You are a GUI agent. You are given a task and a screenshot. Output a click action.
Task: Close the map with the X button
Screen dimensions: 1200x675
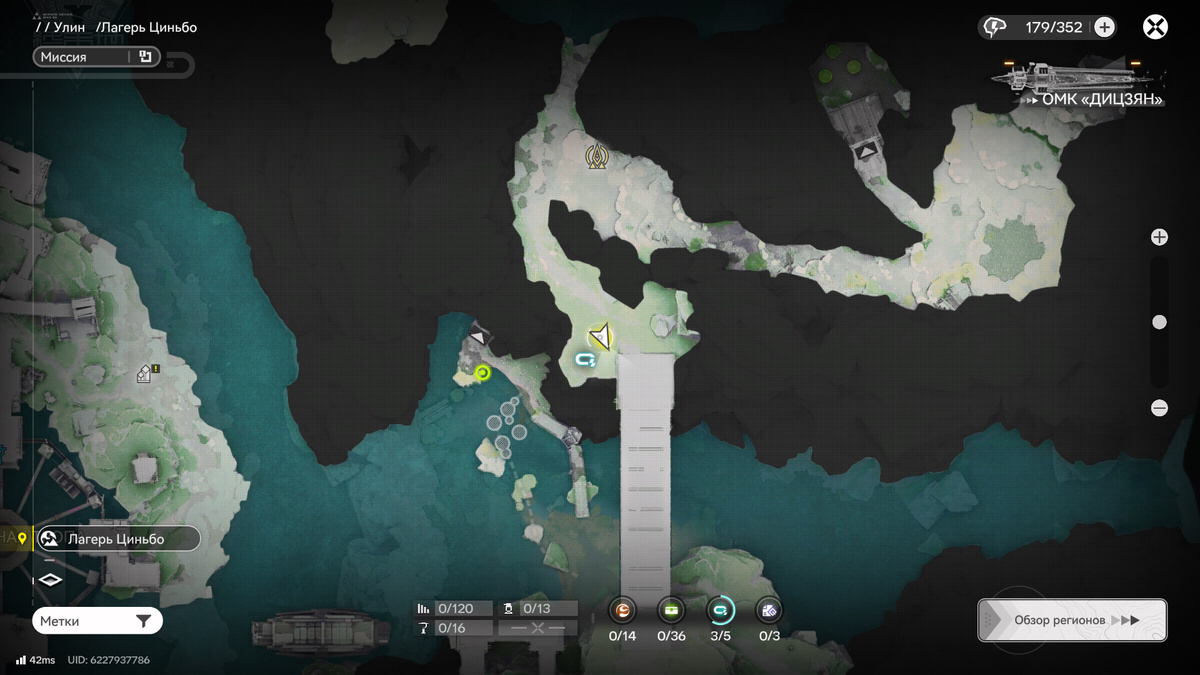pyautogui.click(x=1155, y=27)
